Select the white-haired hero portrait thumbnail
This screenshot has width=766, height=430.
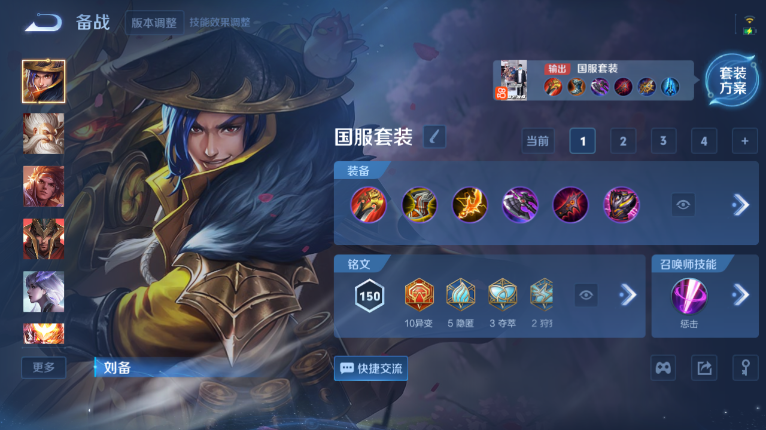coord(44,133)
